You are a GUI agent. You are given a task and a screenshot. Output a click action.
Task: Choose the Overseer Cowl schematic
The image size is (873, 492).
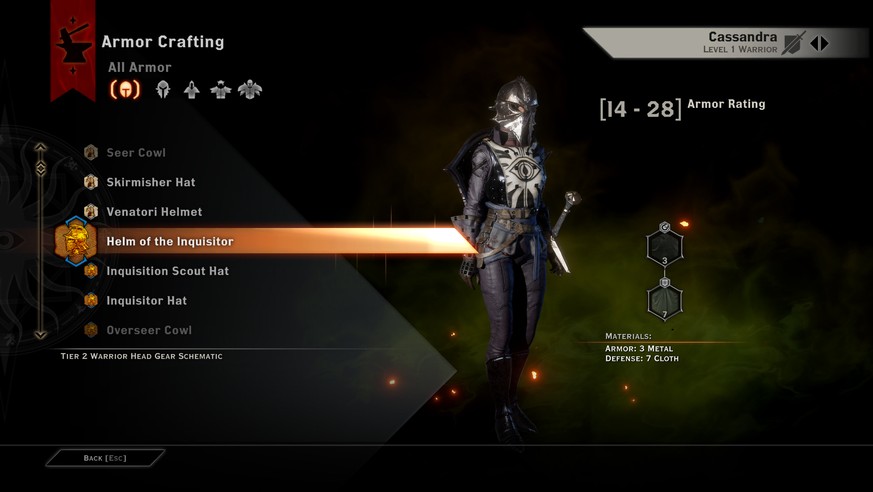pos(149,330)
